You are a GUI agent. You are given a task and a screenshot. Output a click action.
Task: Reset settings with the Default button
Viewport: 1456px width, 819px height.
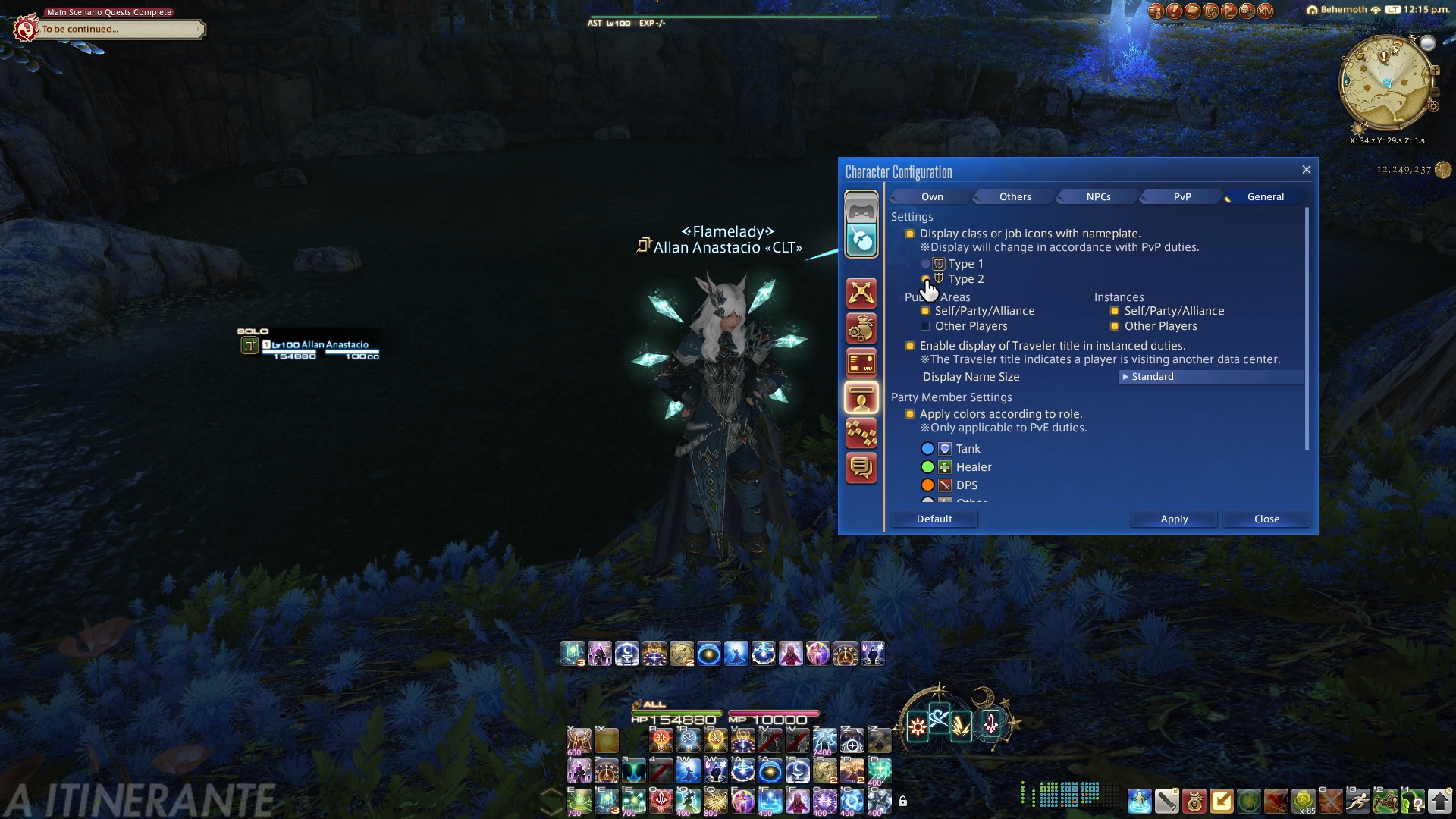[x=934, y=519]
